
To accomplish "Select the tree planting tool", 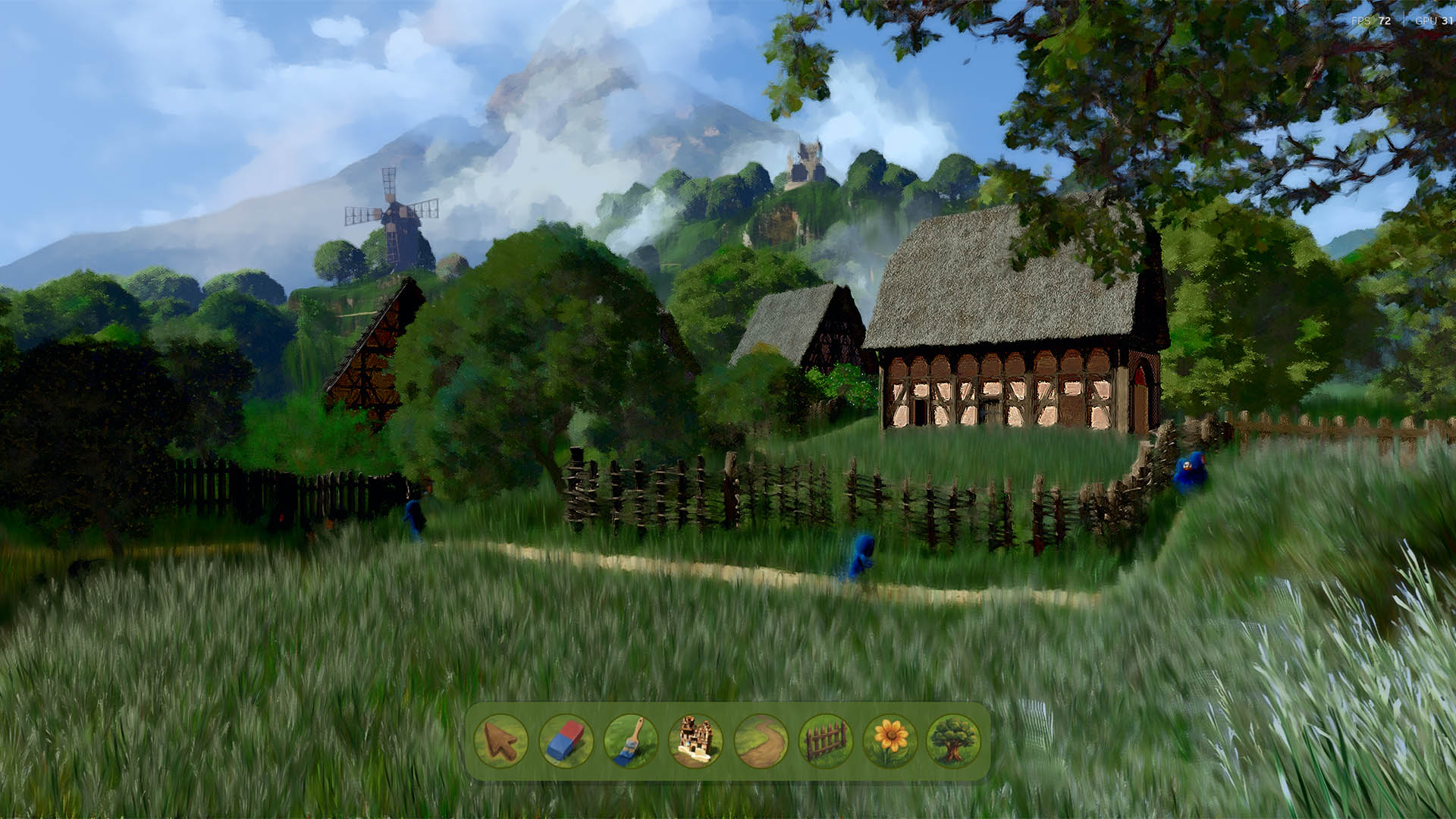I will (x=953, y=741).
